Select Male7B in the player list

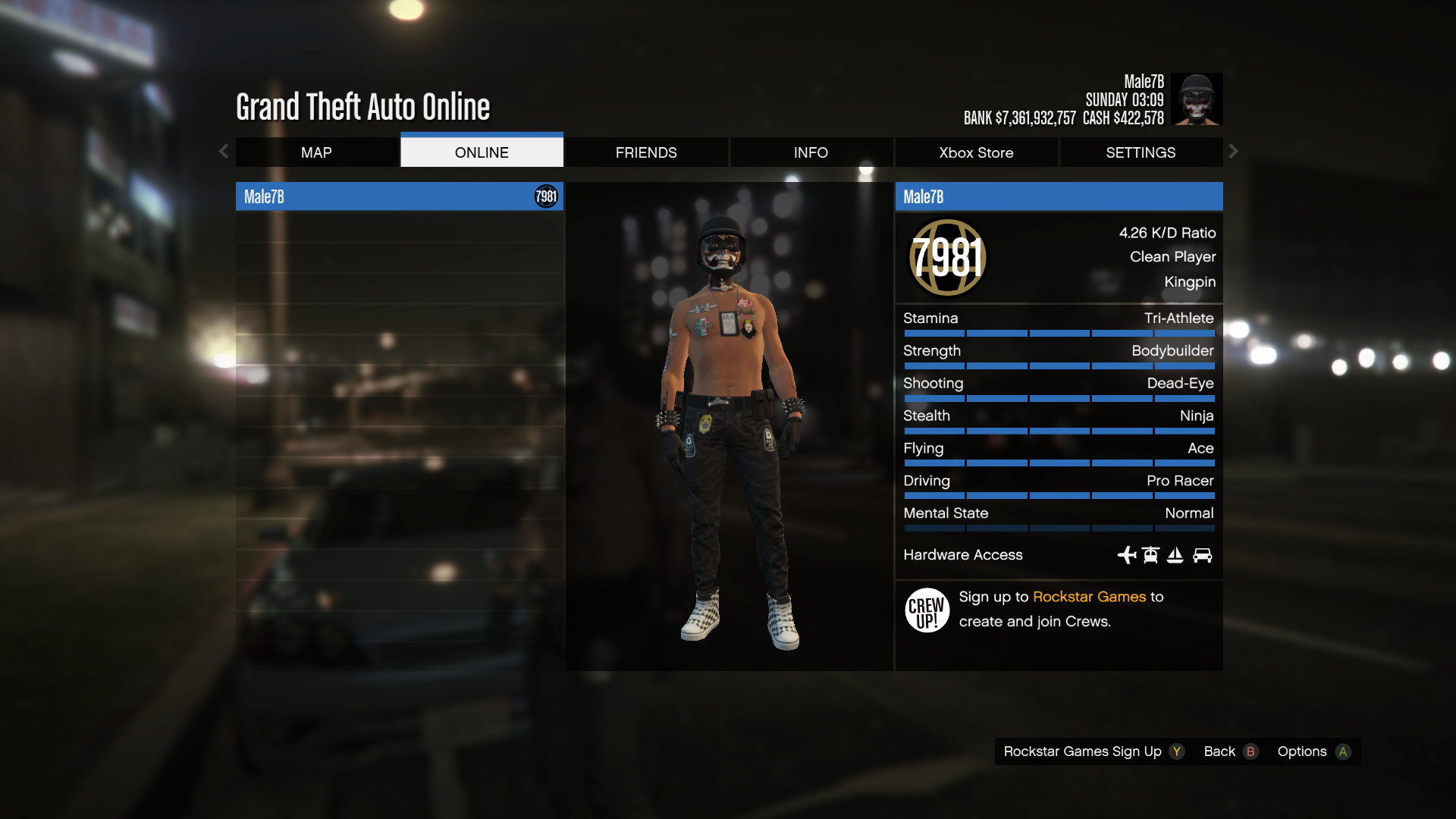tap(399, 197)
